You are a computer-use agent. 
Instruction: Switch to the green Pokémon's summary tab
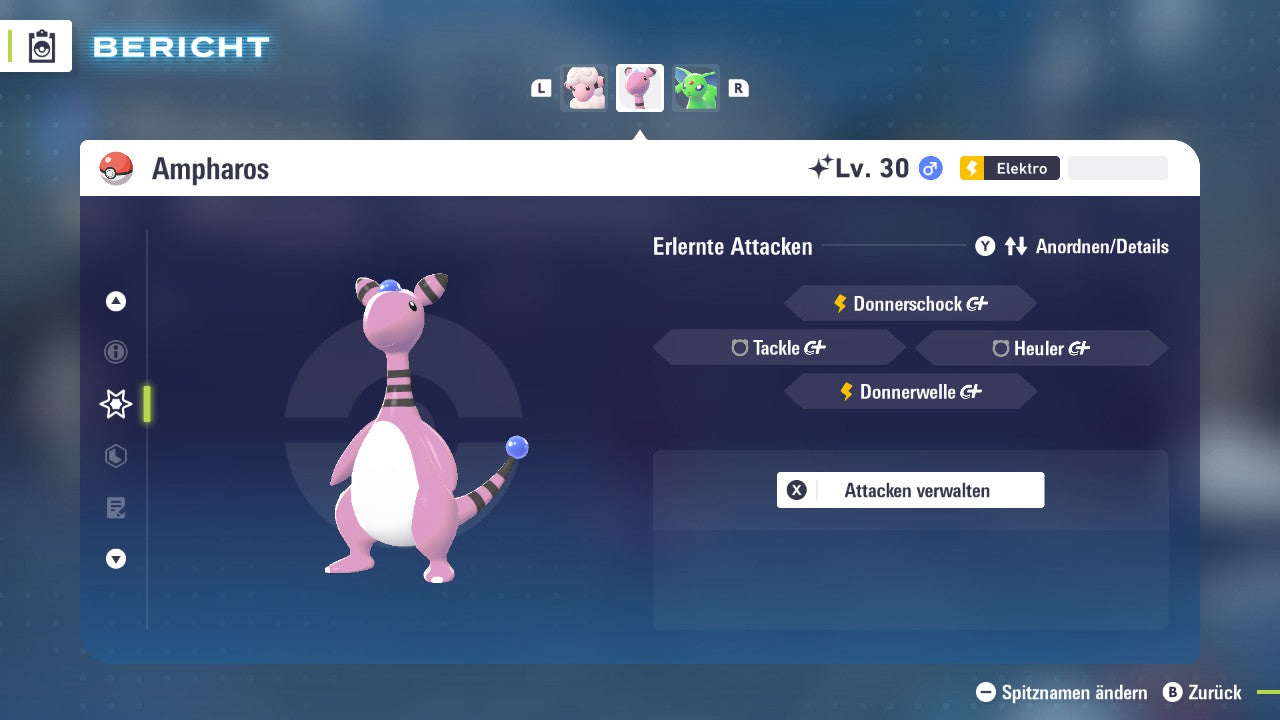(696, 87)
